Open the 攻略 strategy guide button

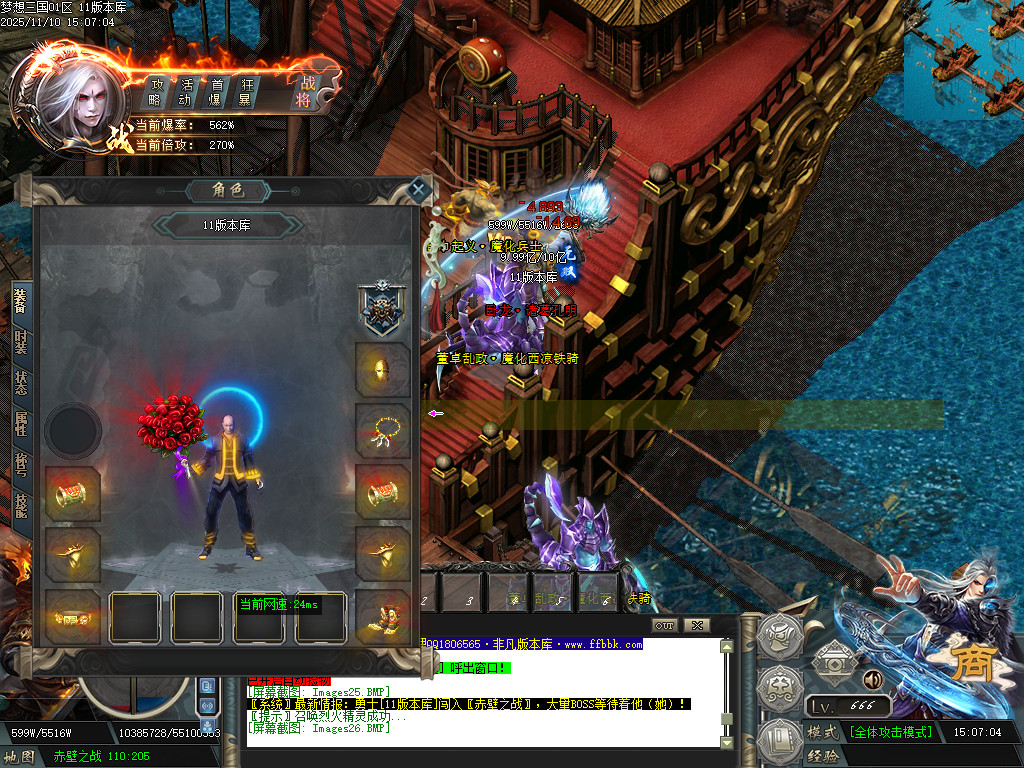coord(156,92)
